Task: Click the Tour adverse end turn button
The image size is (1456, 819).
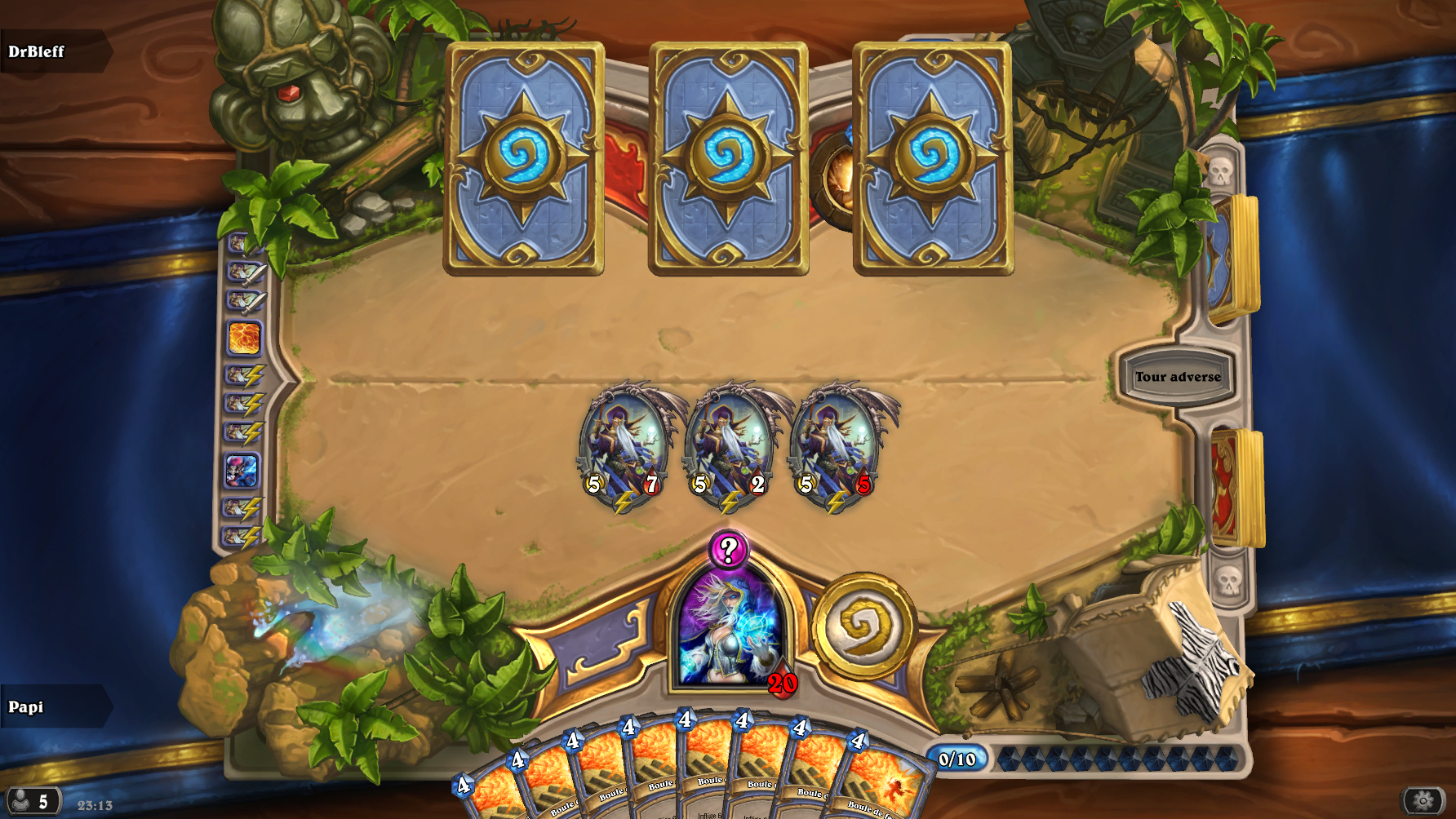Action: [1177, 376]
